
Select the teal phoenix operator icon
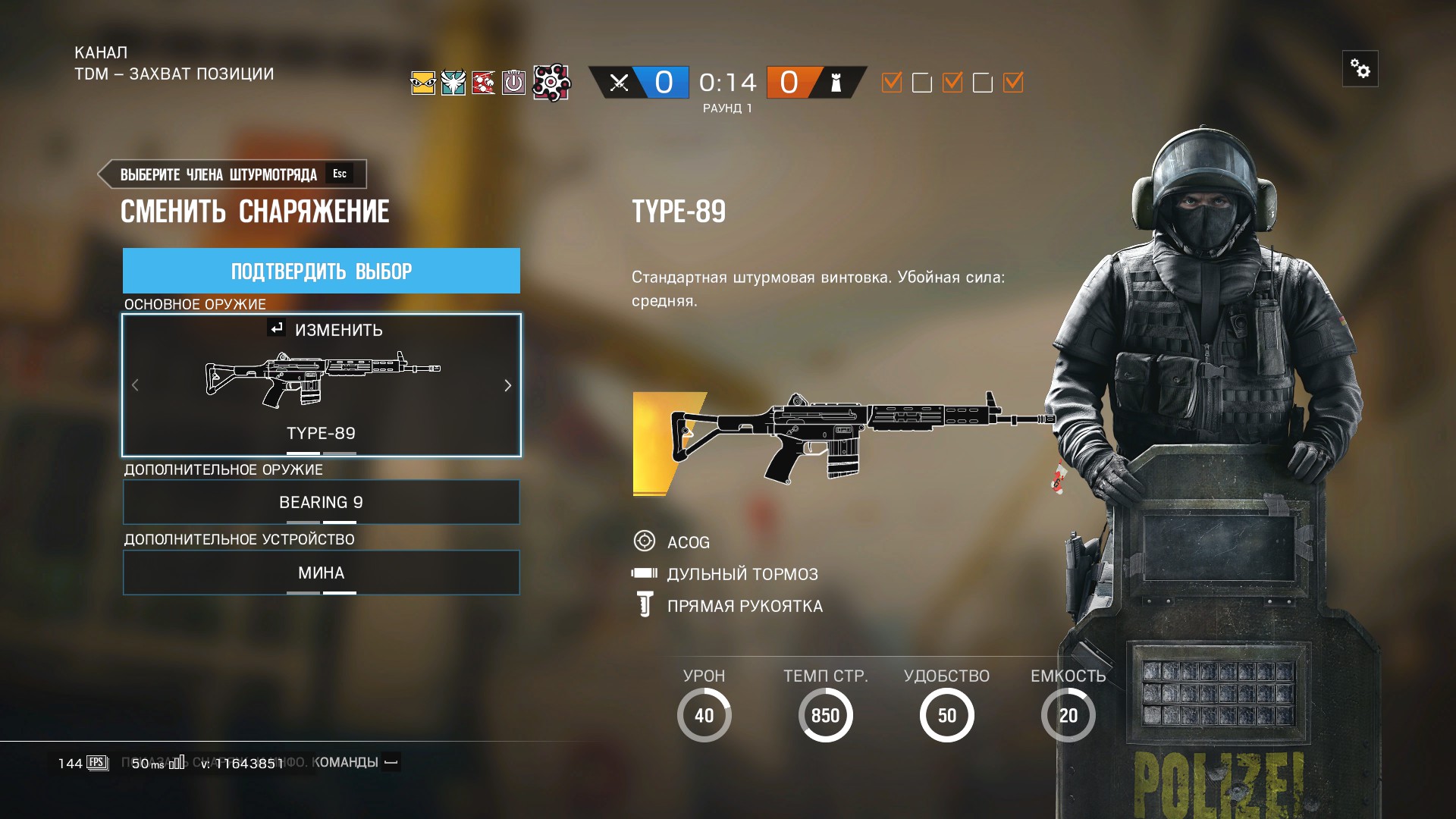[453, 83]
